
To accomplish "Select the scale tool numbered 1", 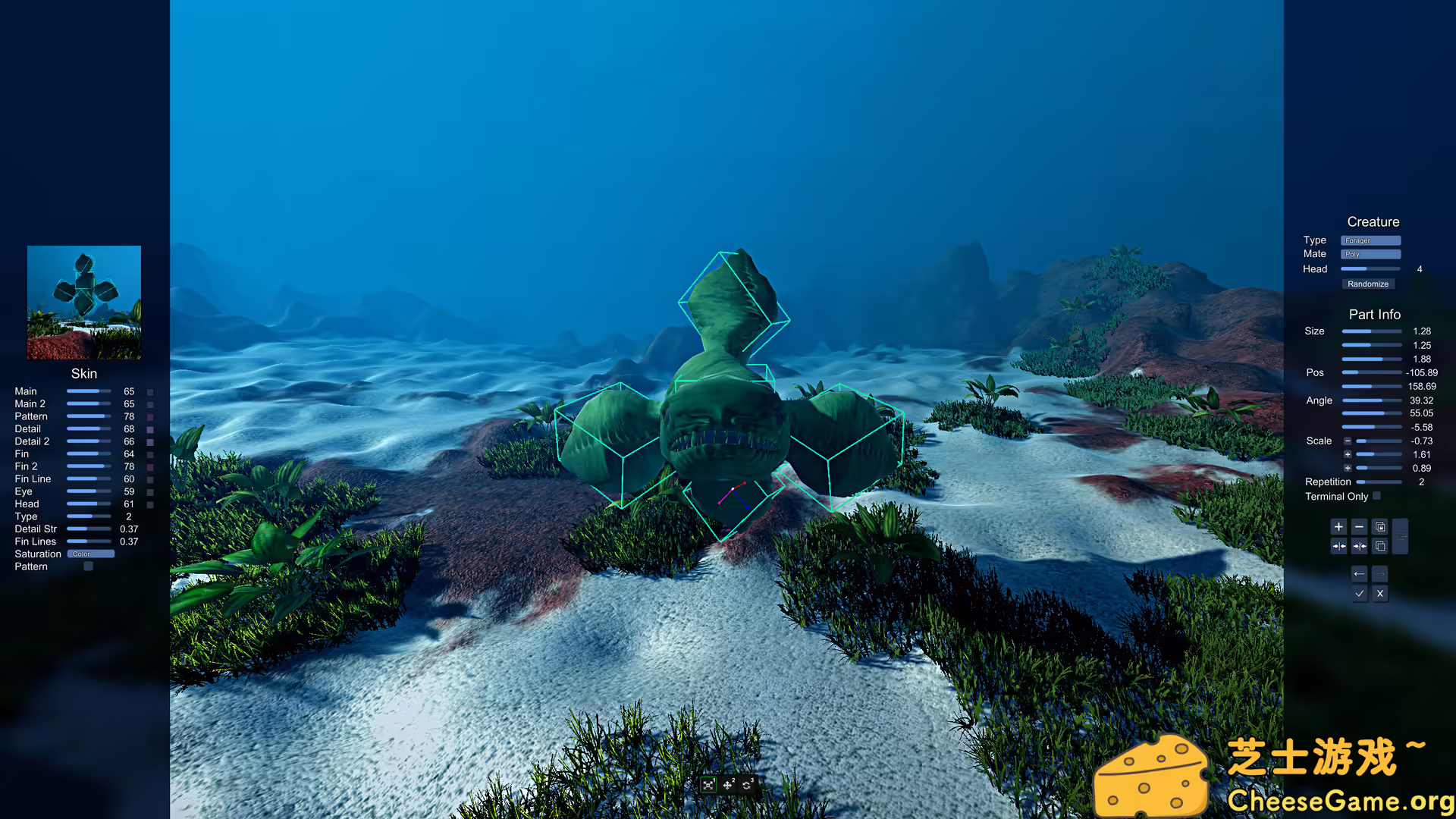I will pyautogui.click(x=708, y=786).
